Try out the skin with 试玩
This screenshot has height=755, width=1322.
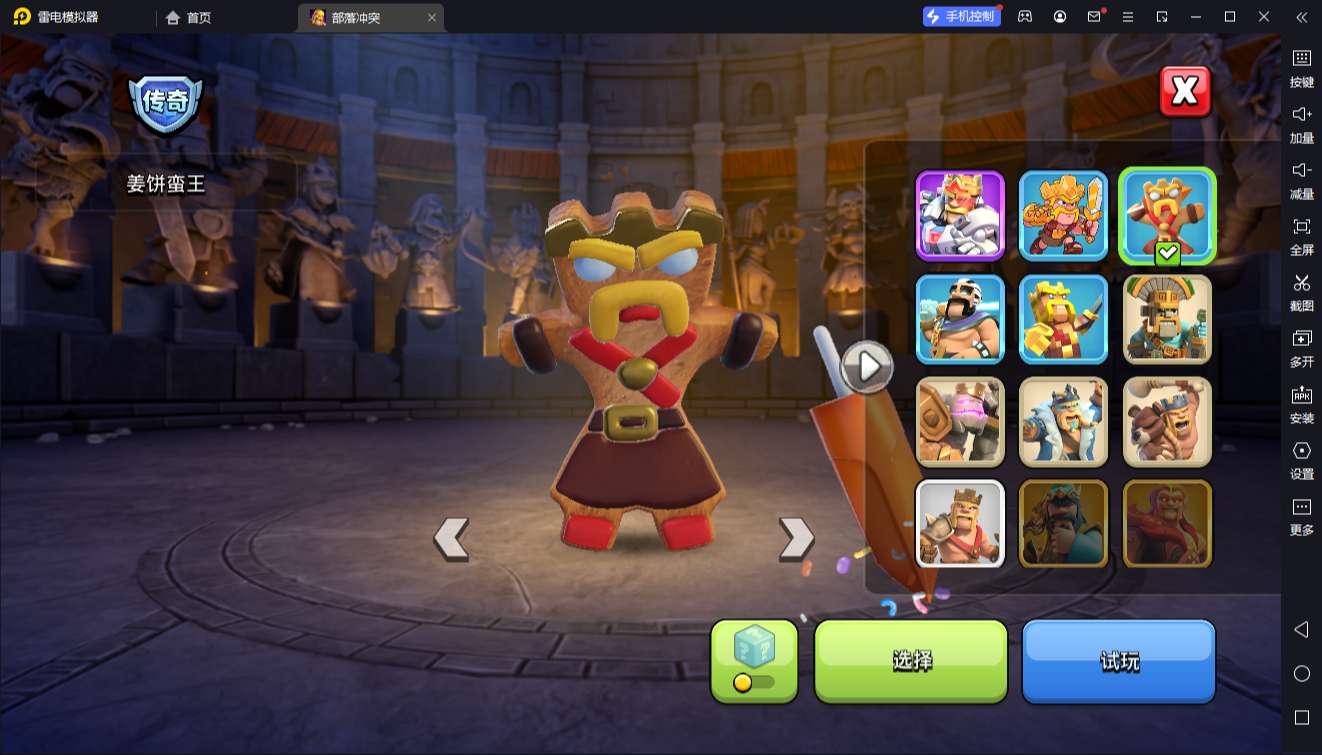click(1118, 660)
